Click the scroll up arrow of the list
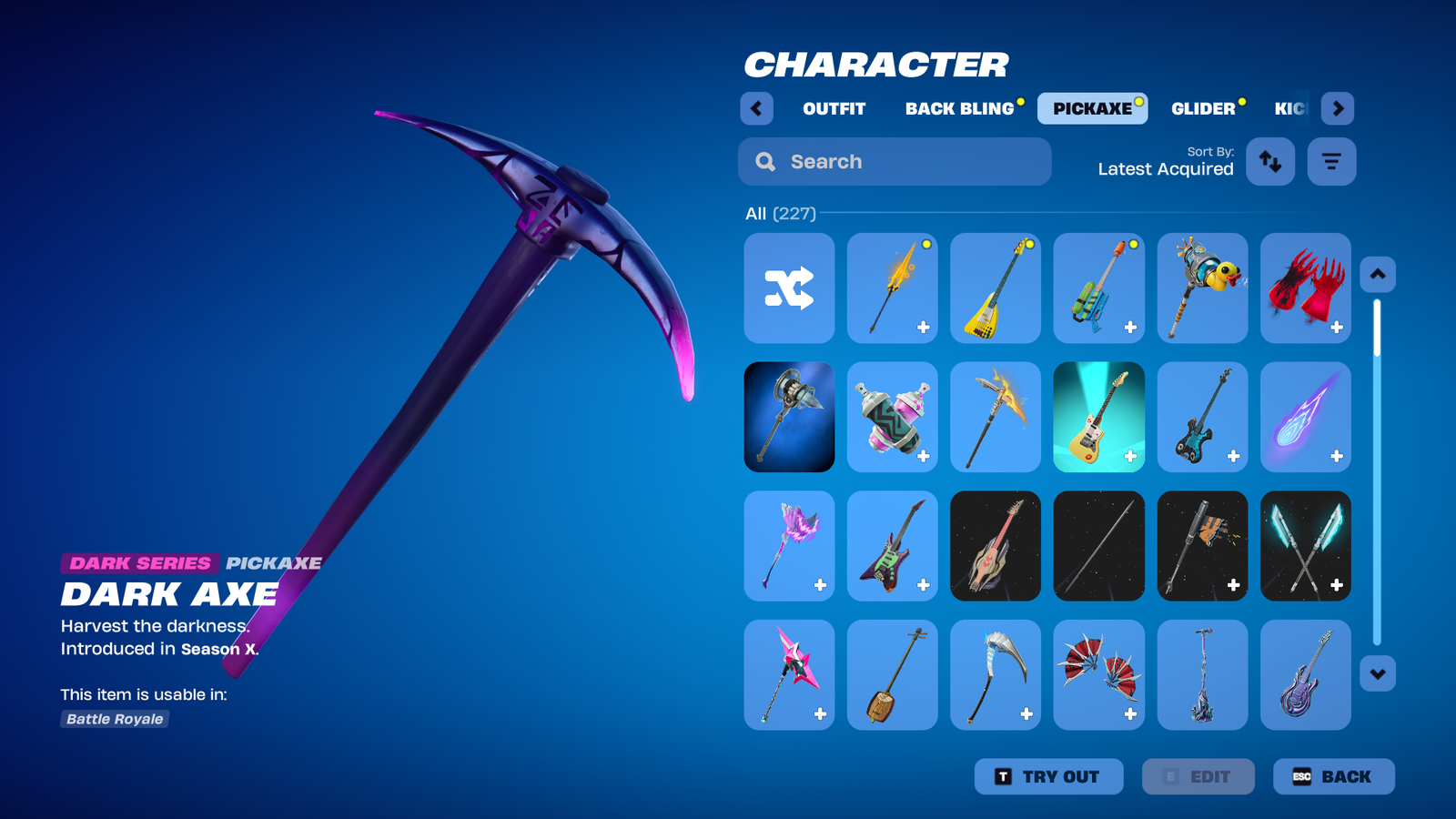 click(1377, 274)
